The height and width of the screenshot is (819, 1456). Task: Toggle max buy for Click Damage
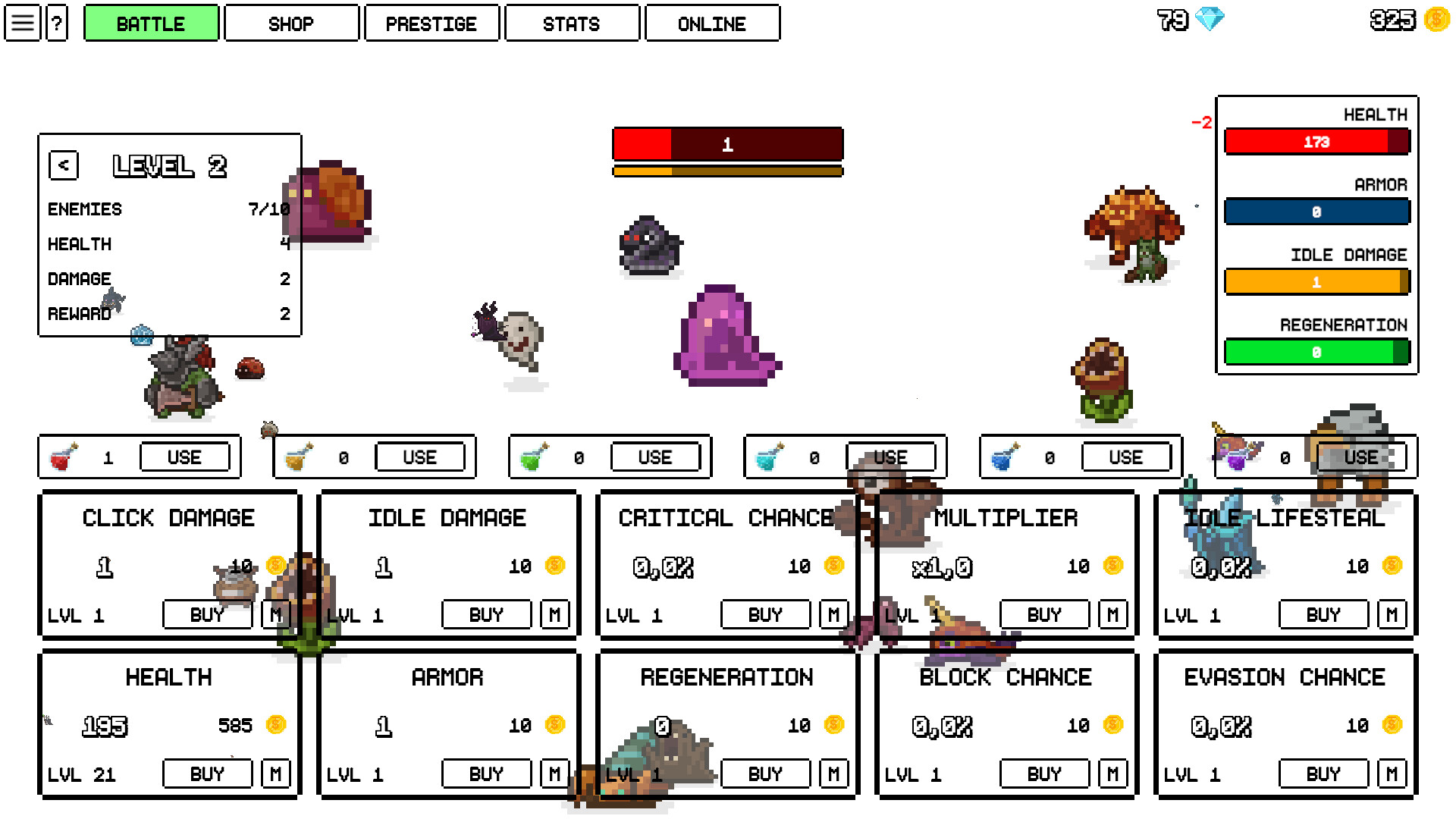coord(276,614)
